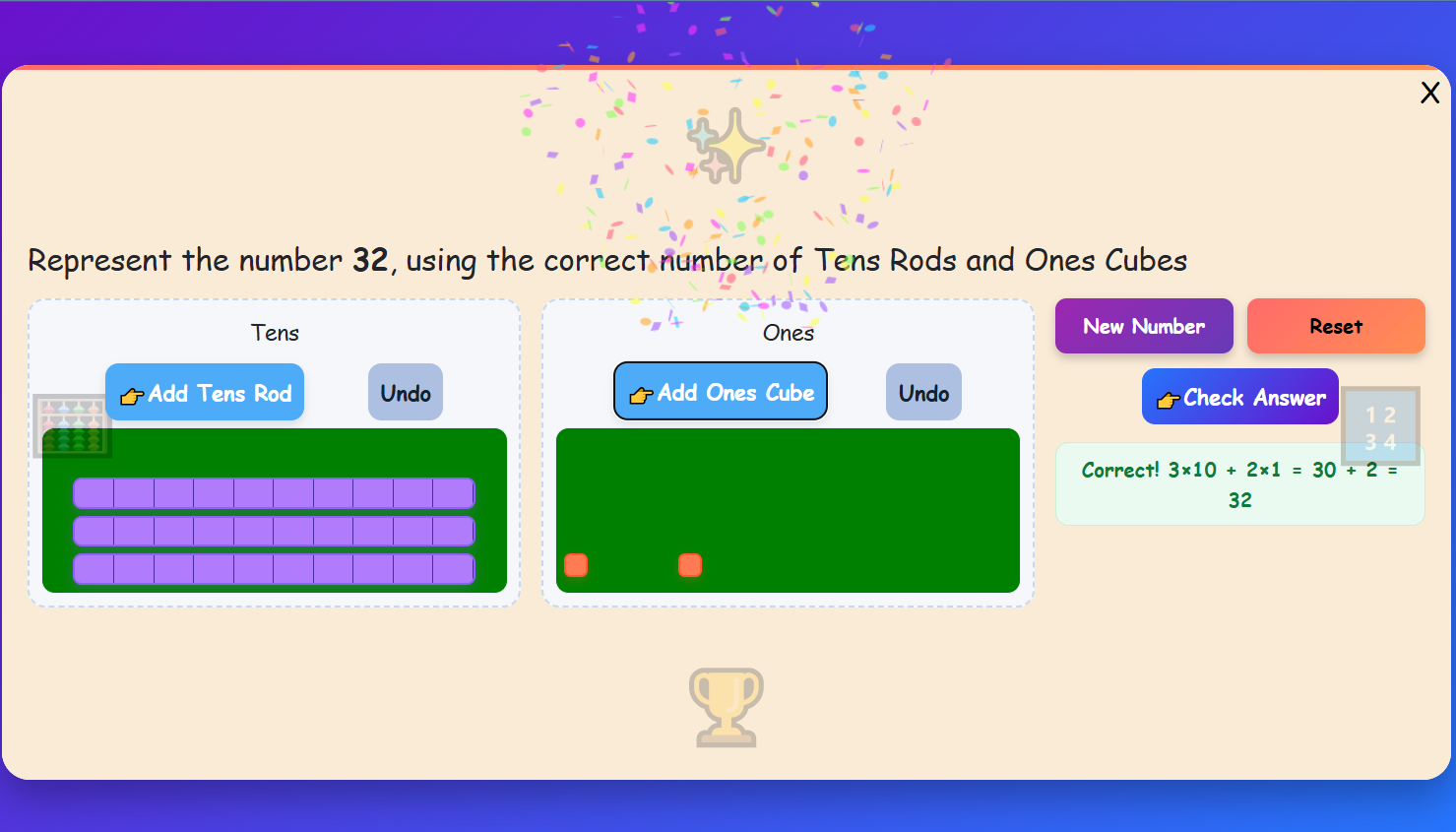Image resolution: width=1456 pixels, height=832 pixels.
Task: Generate a New Number
Action: pyautogui.click(x=1143, y=326)
